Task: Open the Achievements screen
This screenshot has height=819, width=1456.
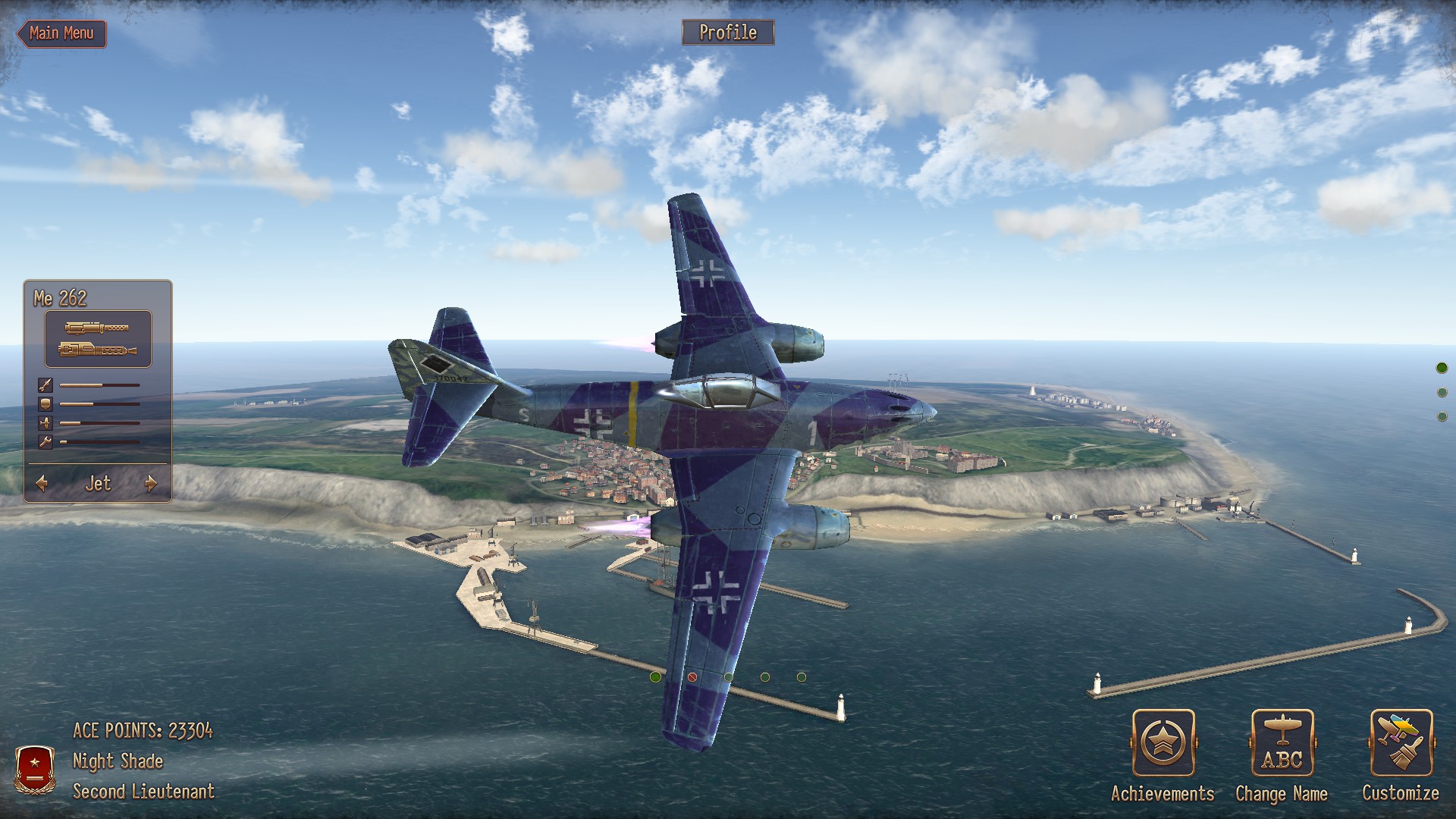Action: click(1163, 744)
